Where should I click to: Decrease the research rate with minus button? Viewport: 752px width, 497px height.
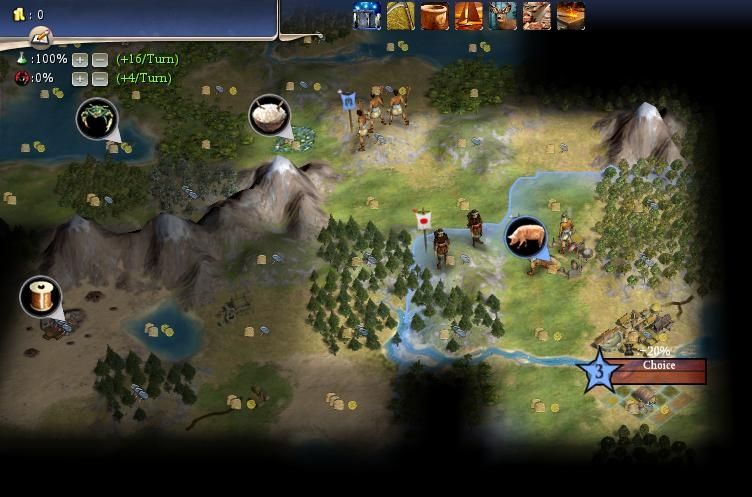point(100,60)
